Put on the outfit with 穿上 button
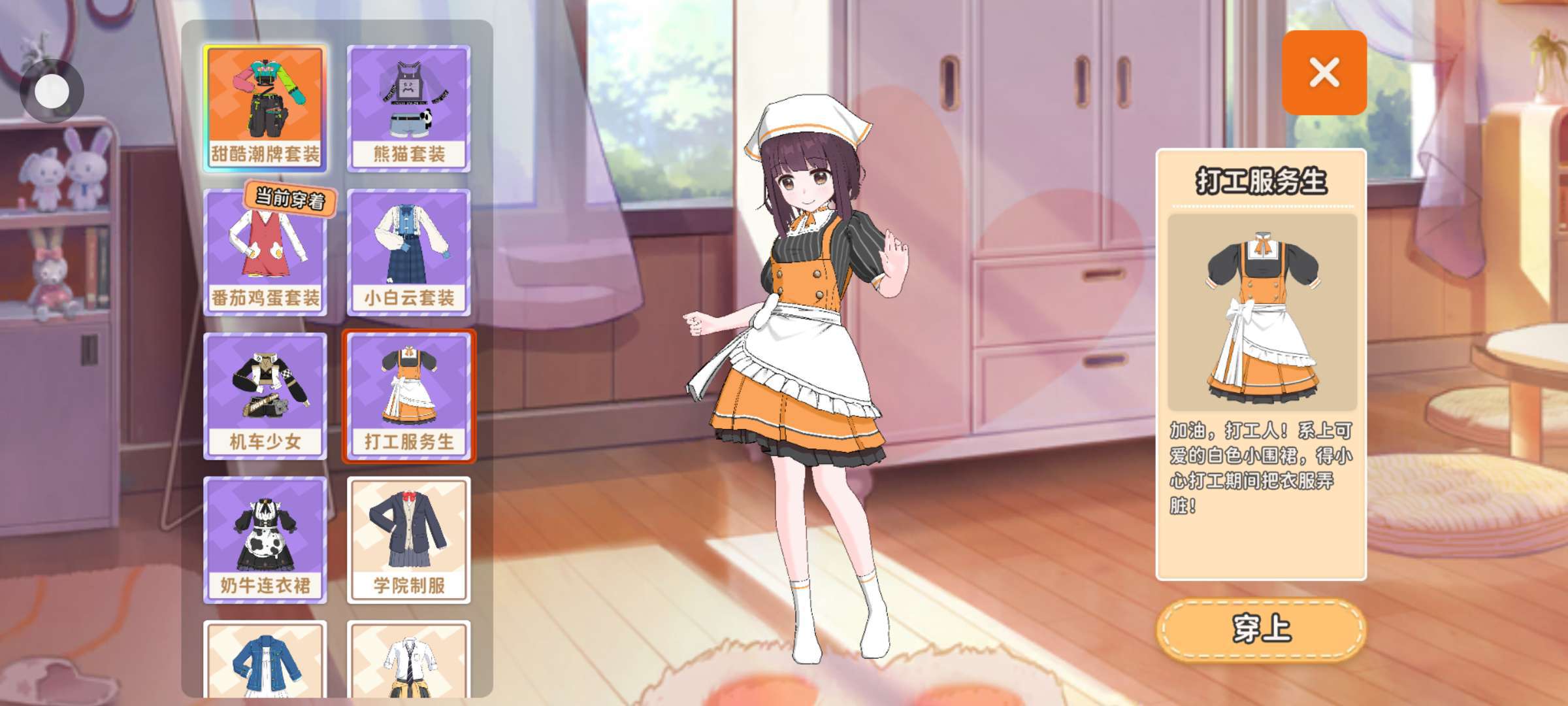The image size is (1568, 706). click(x=1261, y=629)
